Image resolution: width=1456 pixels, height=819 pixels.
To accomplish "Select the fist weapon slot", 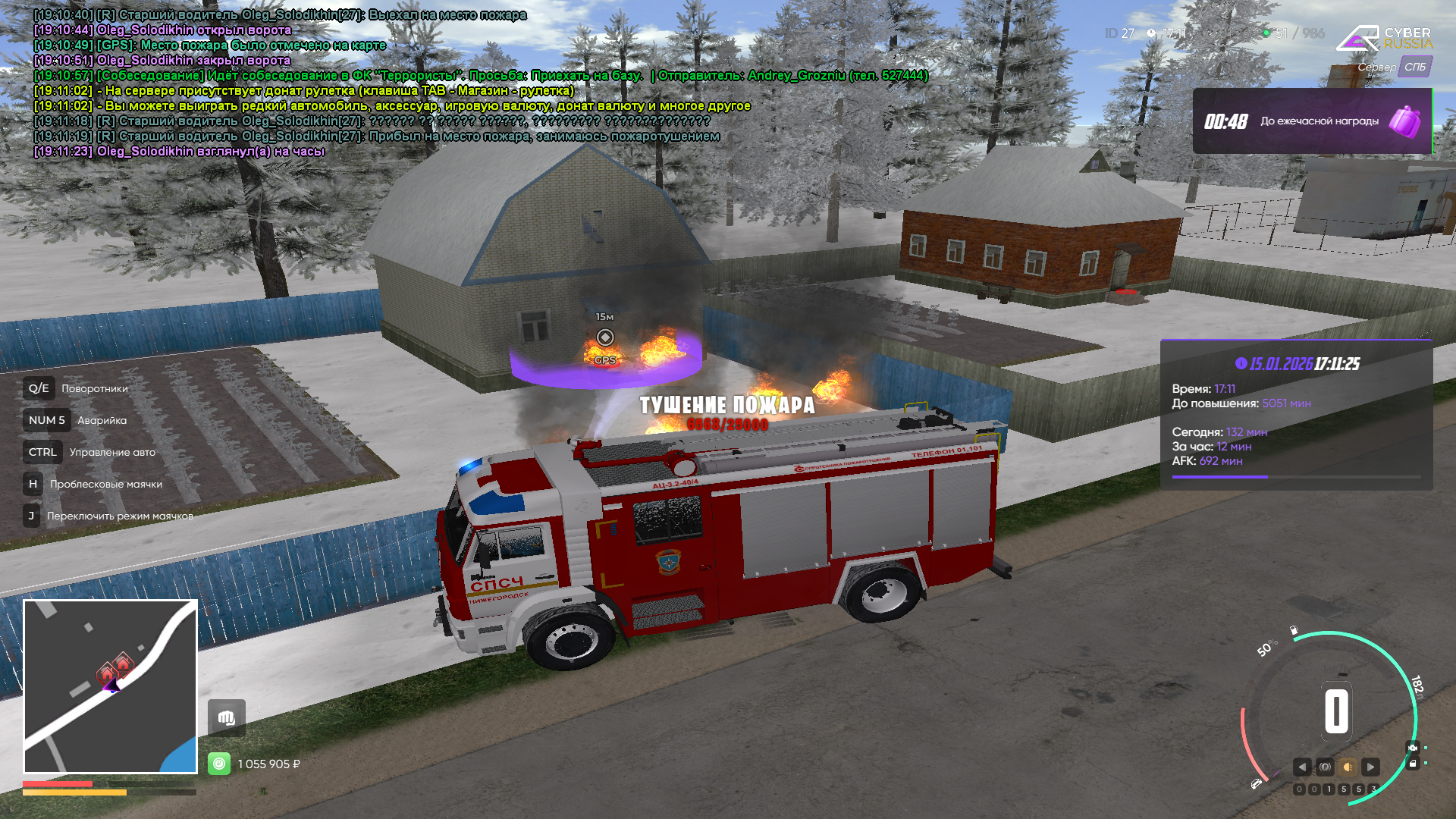I will click(x=227, y=717).
